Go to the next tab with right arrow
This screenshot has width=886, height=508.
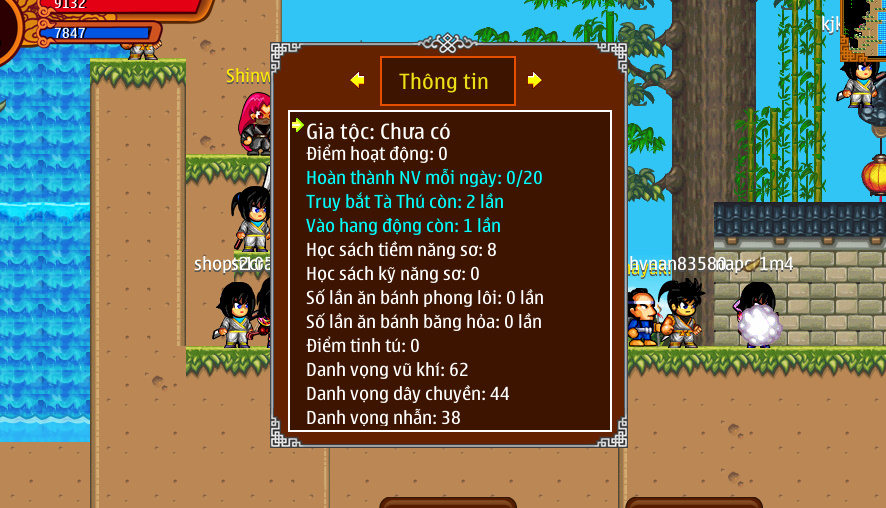pyautogui.click(x=535, y=80)
